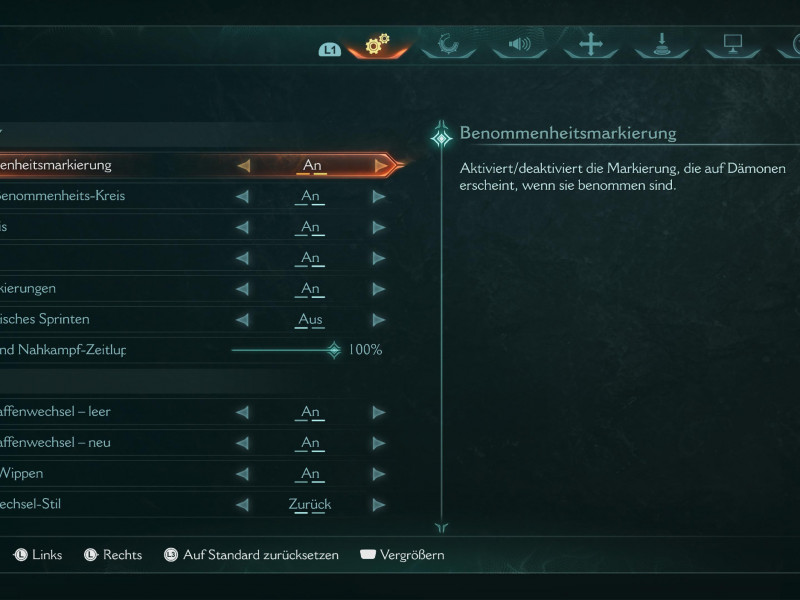Click the scroll-down arrow below the divider
Screen dimensions: 800x600
pos(441,528)
